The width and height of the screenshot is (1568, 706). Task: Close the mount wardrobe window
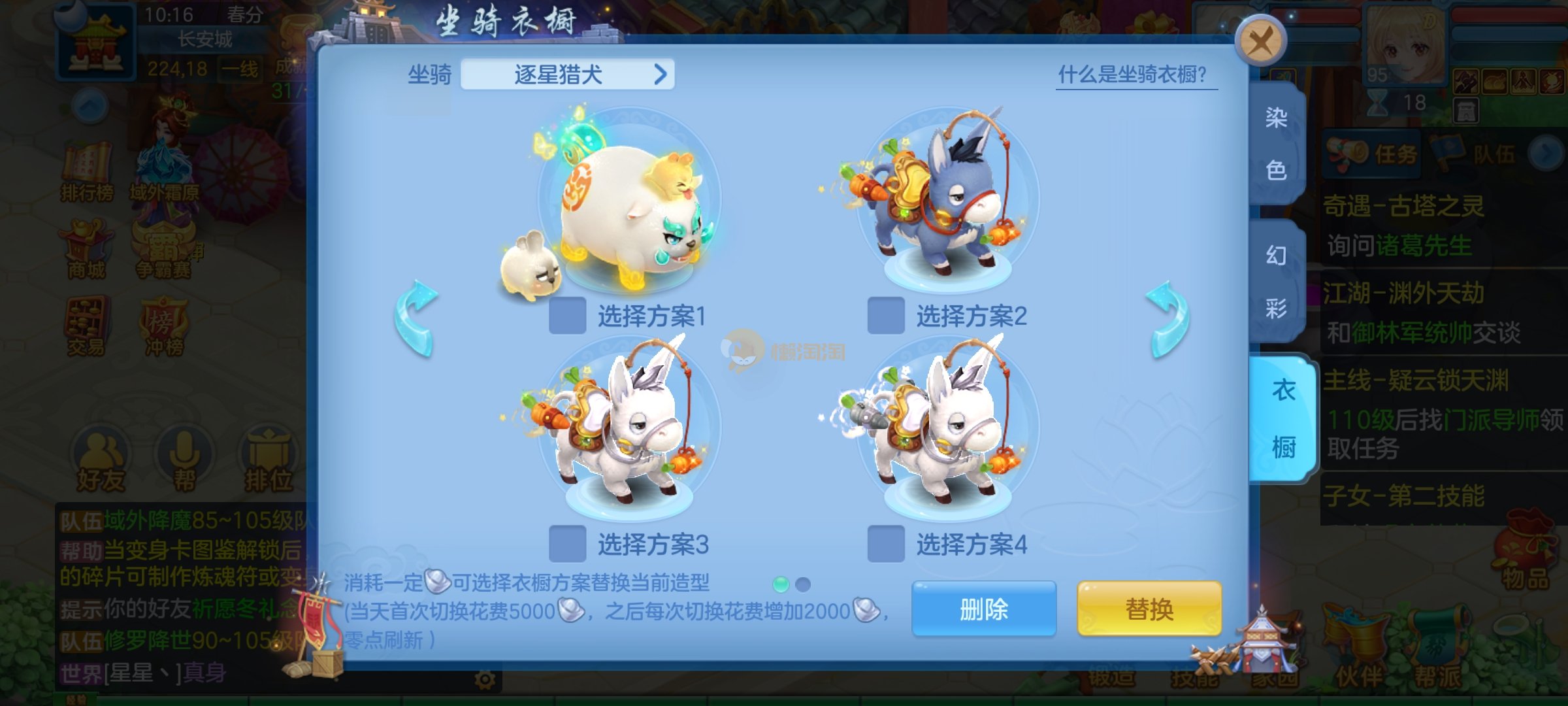click(x=1260, y=41)
